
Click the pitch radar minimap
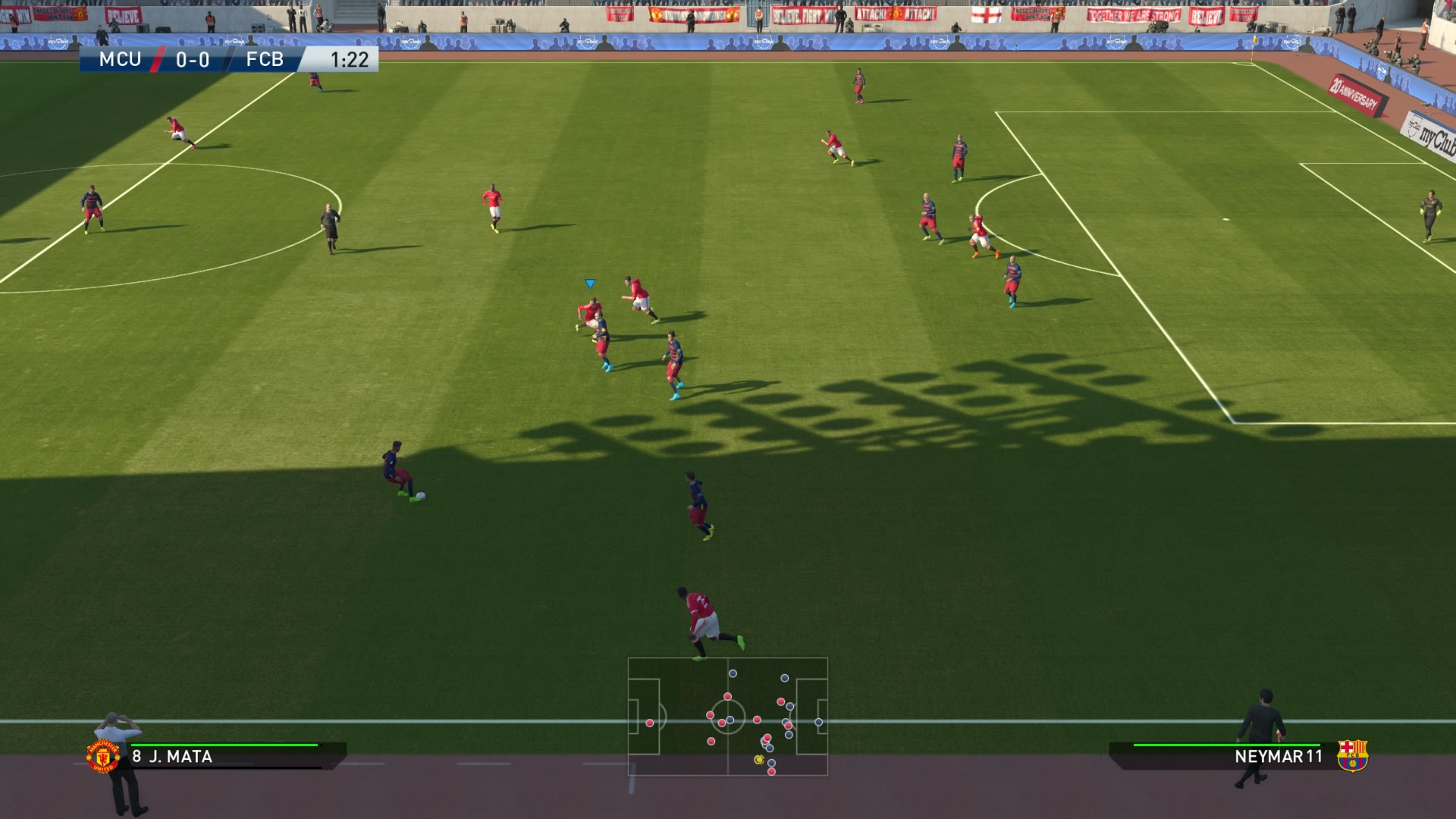pyautogui.click(x=727, y=717)
